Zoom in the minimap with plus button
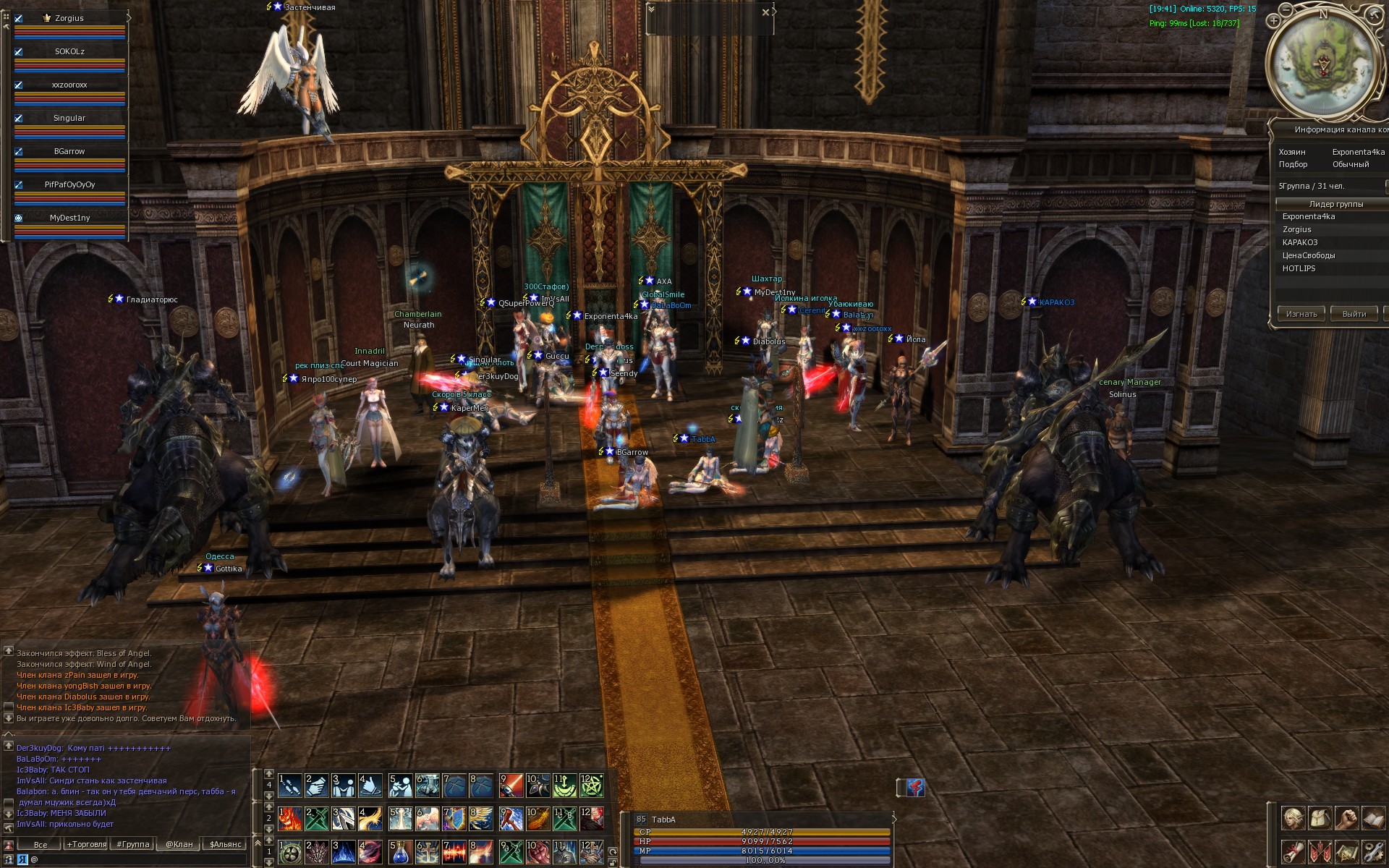1389x868 pixels. tap(1274, 21)
